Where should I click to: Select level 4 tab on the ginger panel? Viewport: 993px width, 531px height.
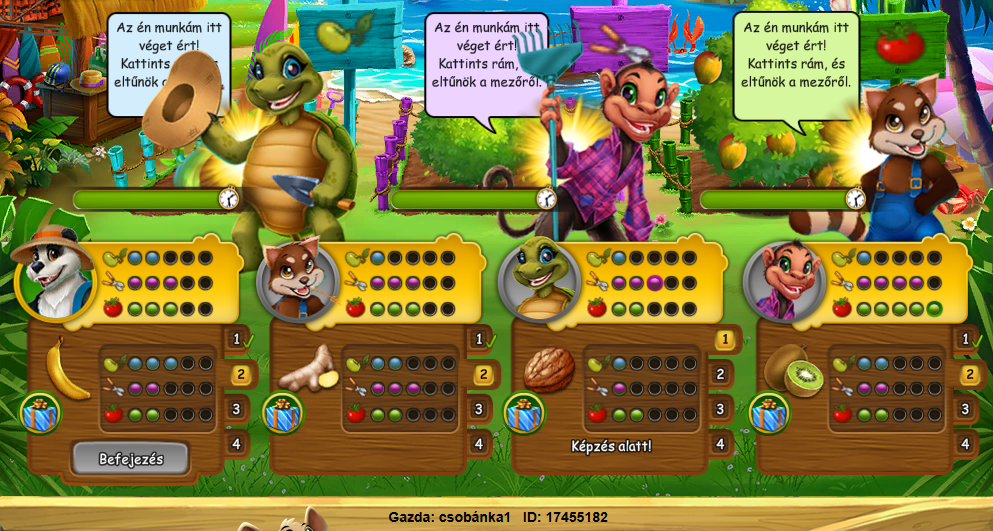pos(479,443)
